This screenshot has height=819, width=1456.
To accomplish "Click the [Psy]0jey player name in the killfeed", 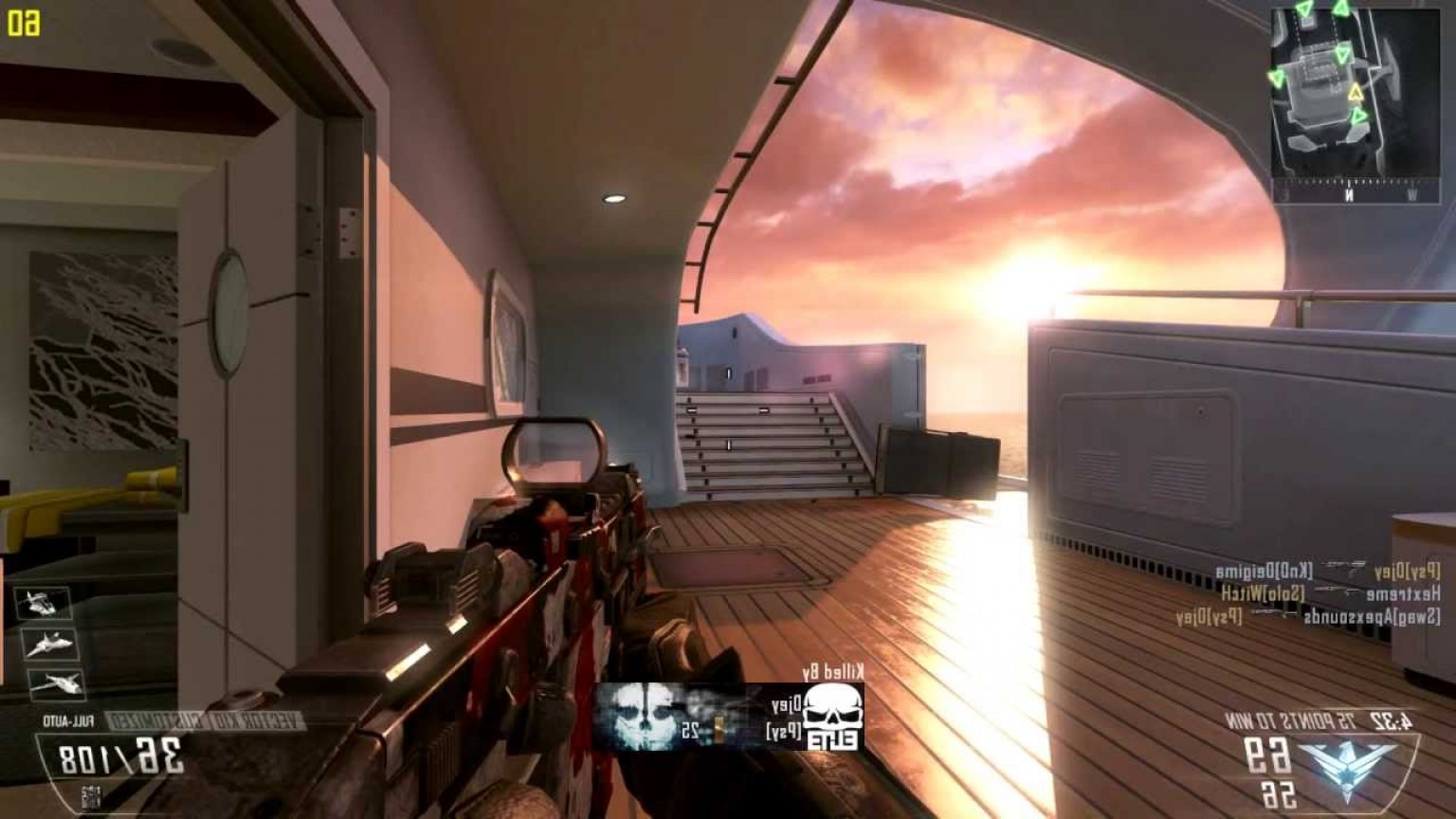I will point(1210,616).
